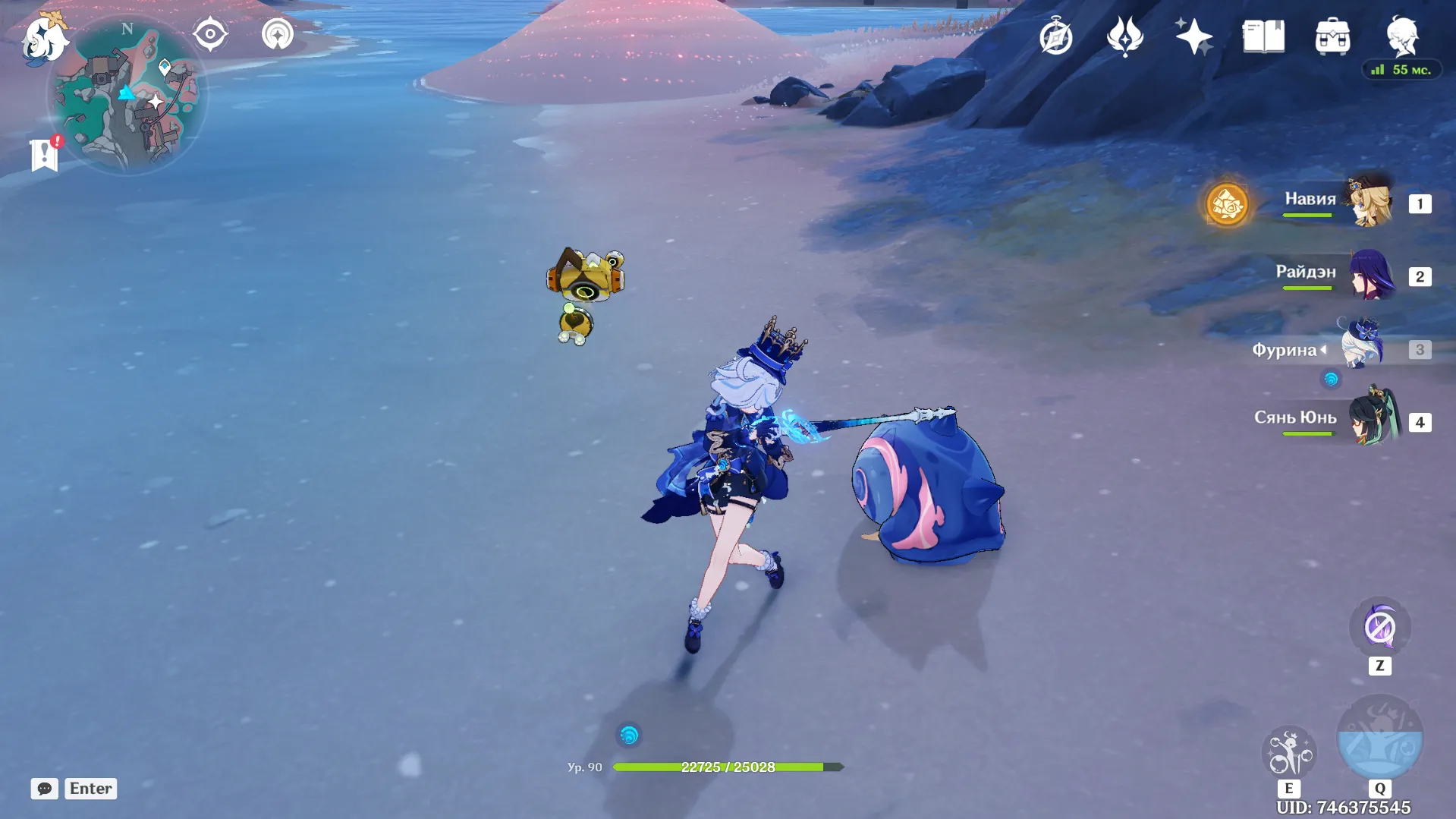Open the co-op signal icon

click(x=278, y=34)
